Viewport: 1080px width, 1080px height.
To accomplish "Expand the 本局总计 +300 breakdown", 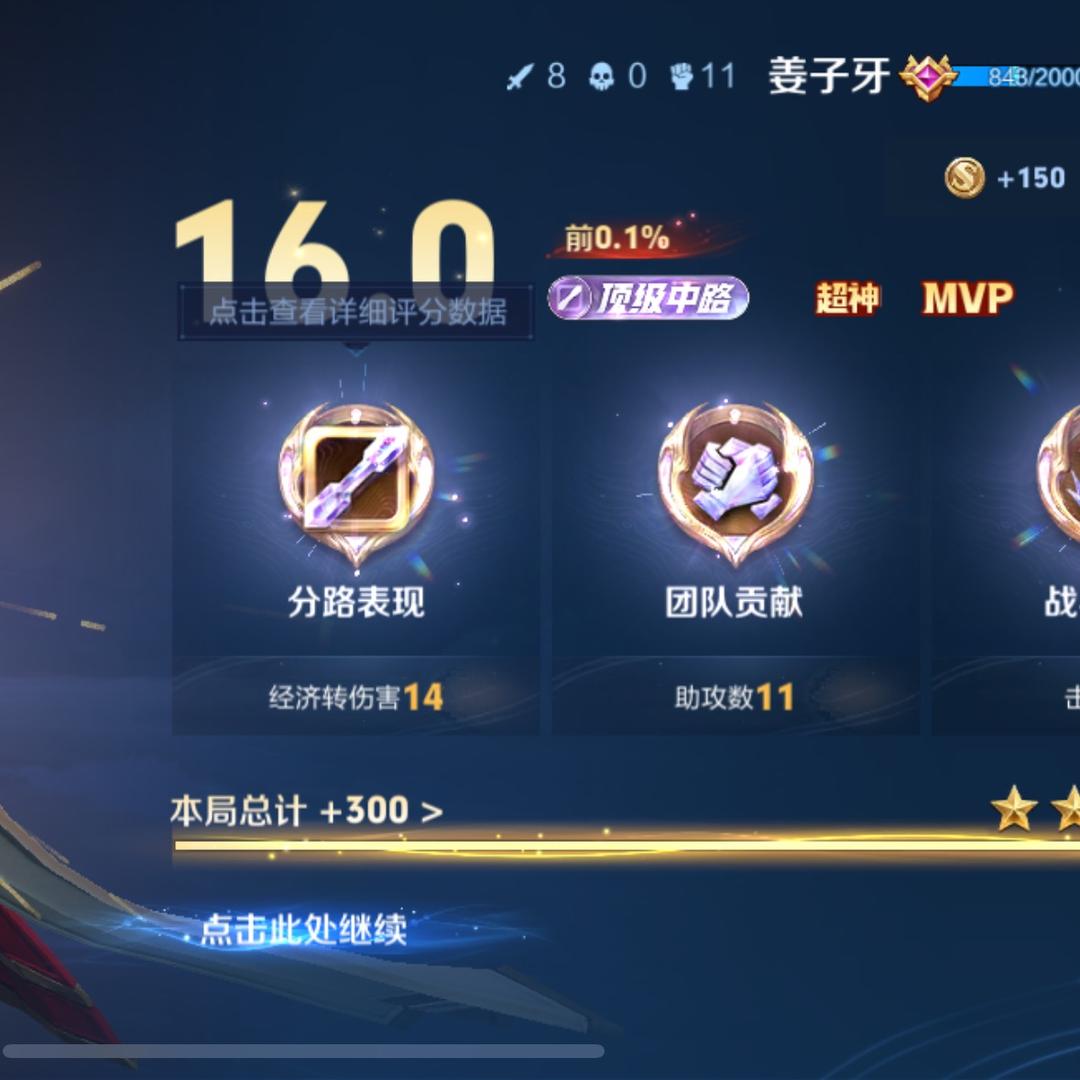I will click(x=306, y=810).
